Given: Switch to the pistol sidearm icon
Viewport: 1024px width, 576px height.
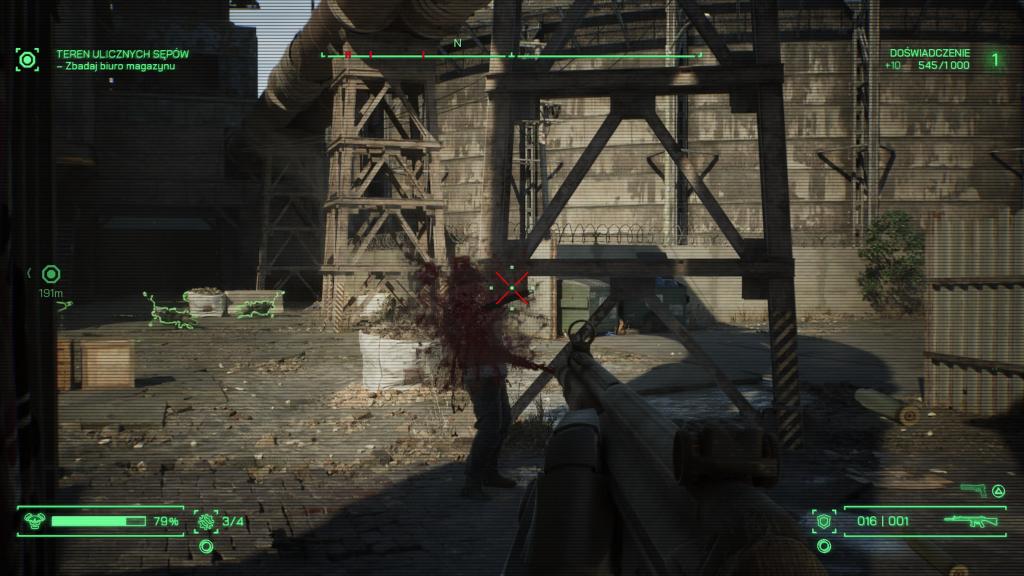Looking at the screenshot, I should pos(970,490).
